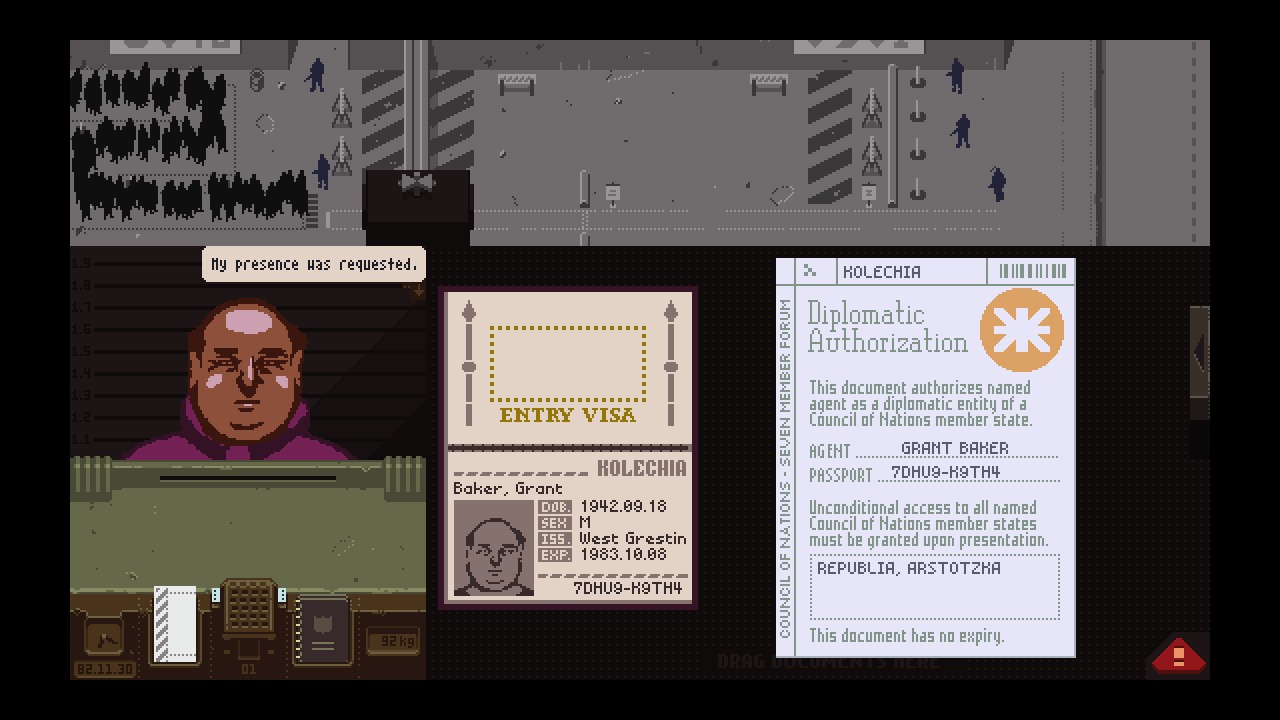
Task: Select the white transcript sheet on the desk
Action: [177, 623]
